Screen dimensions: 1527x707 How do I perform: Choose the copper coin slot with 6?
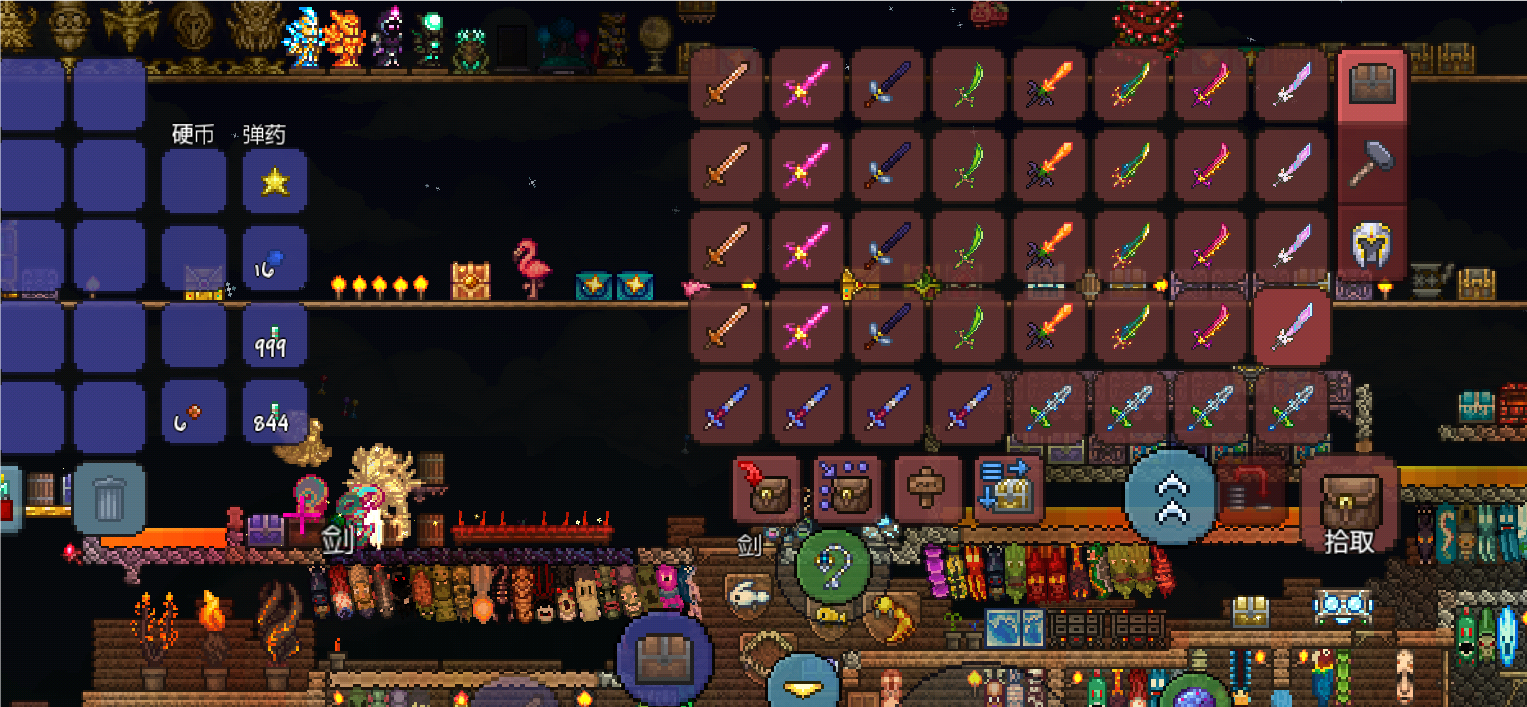click(194, 413)
